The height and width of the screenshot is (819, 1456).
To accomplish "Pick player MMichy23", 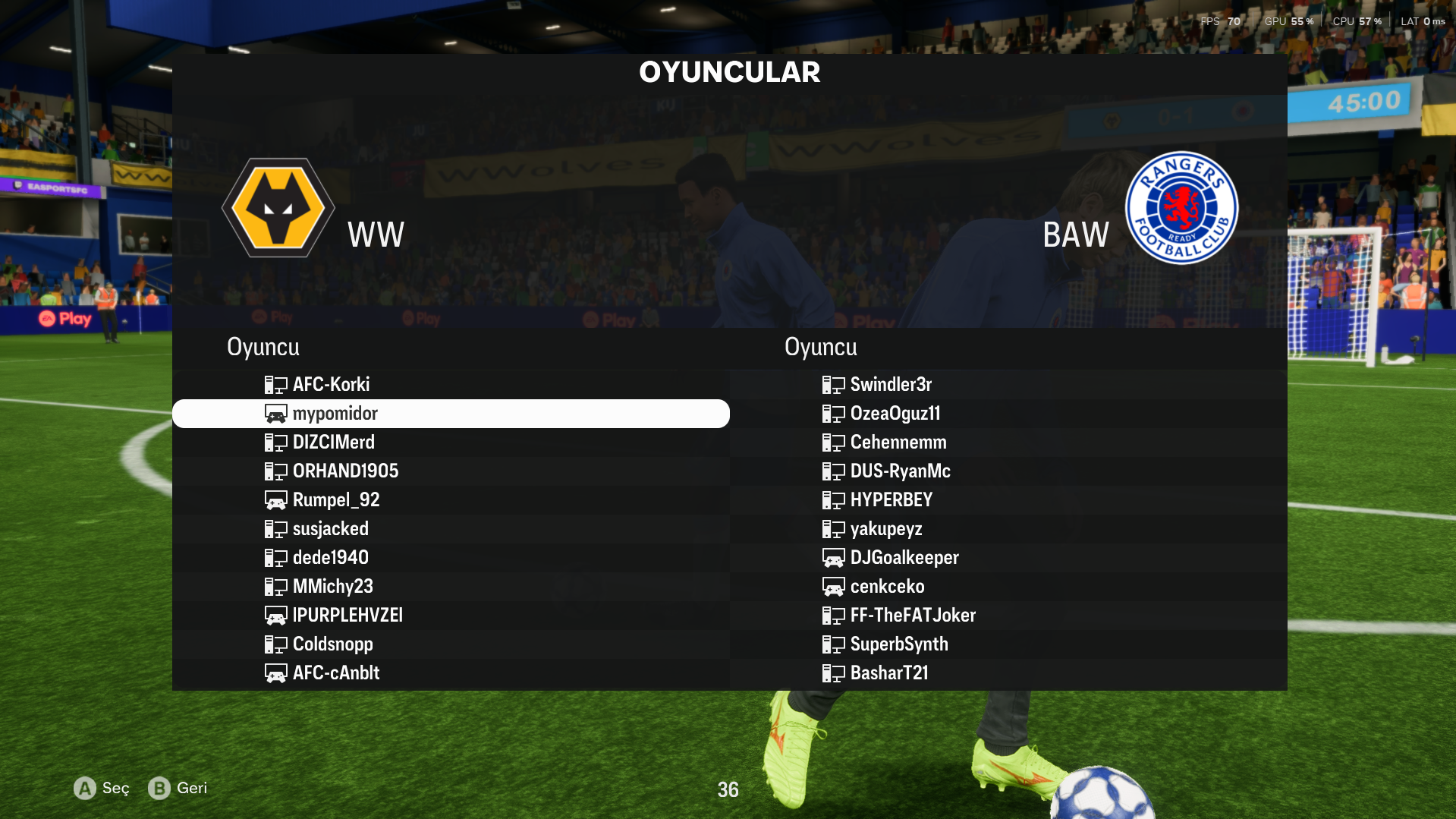I will pos(332,587).
